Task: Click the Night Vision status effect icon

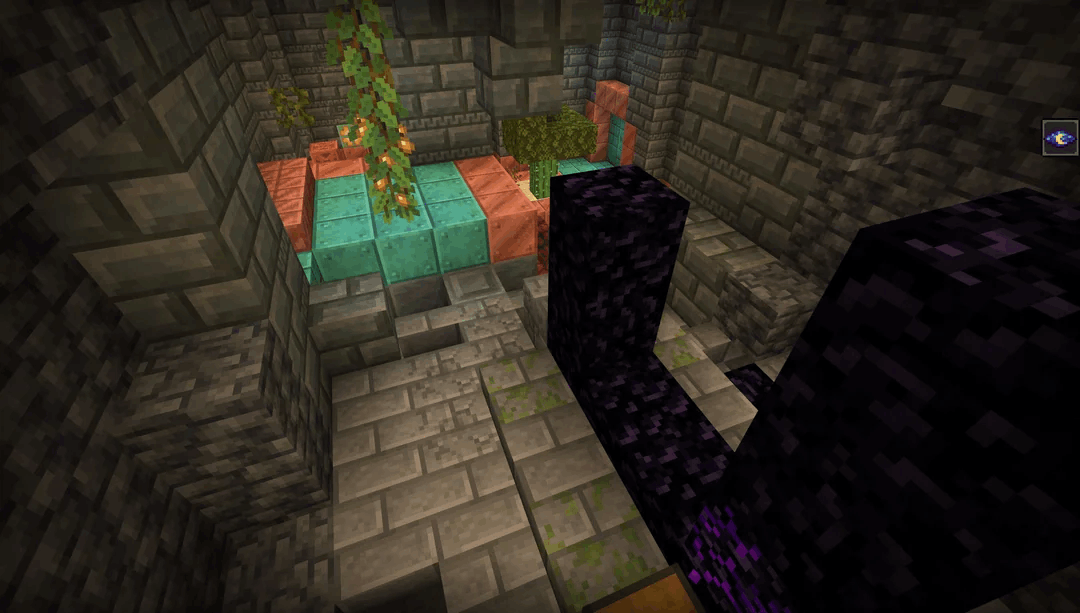Action: 1059,138
